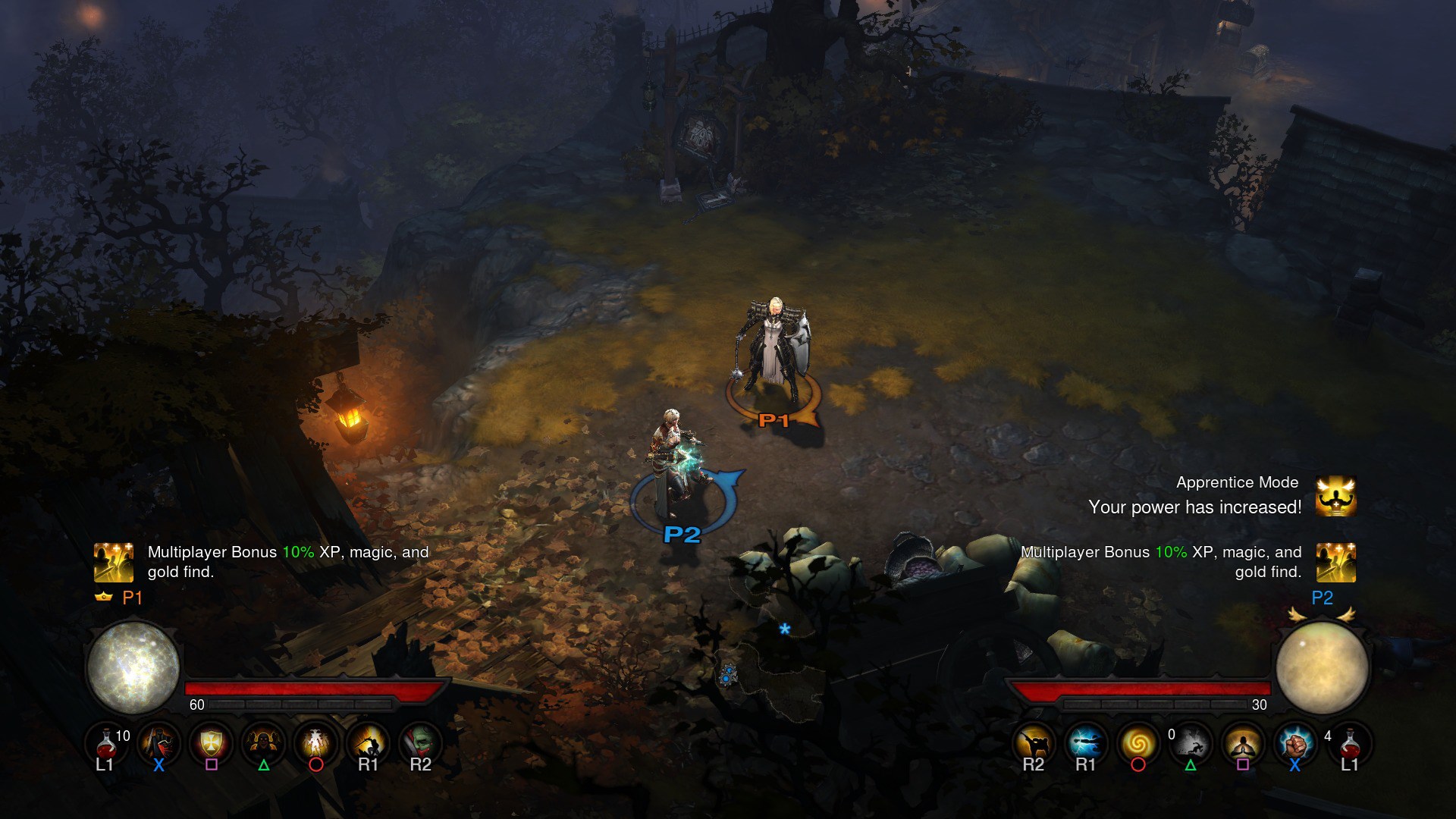
Task: Use the lightning fist skill
Action: point(1294,742)
